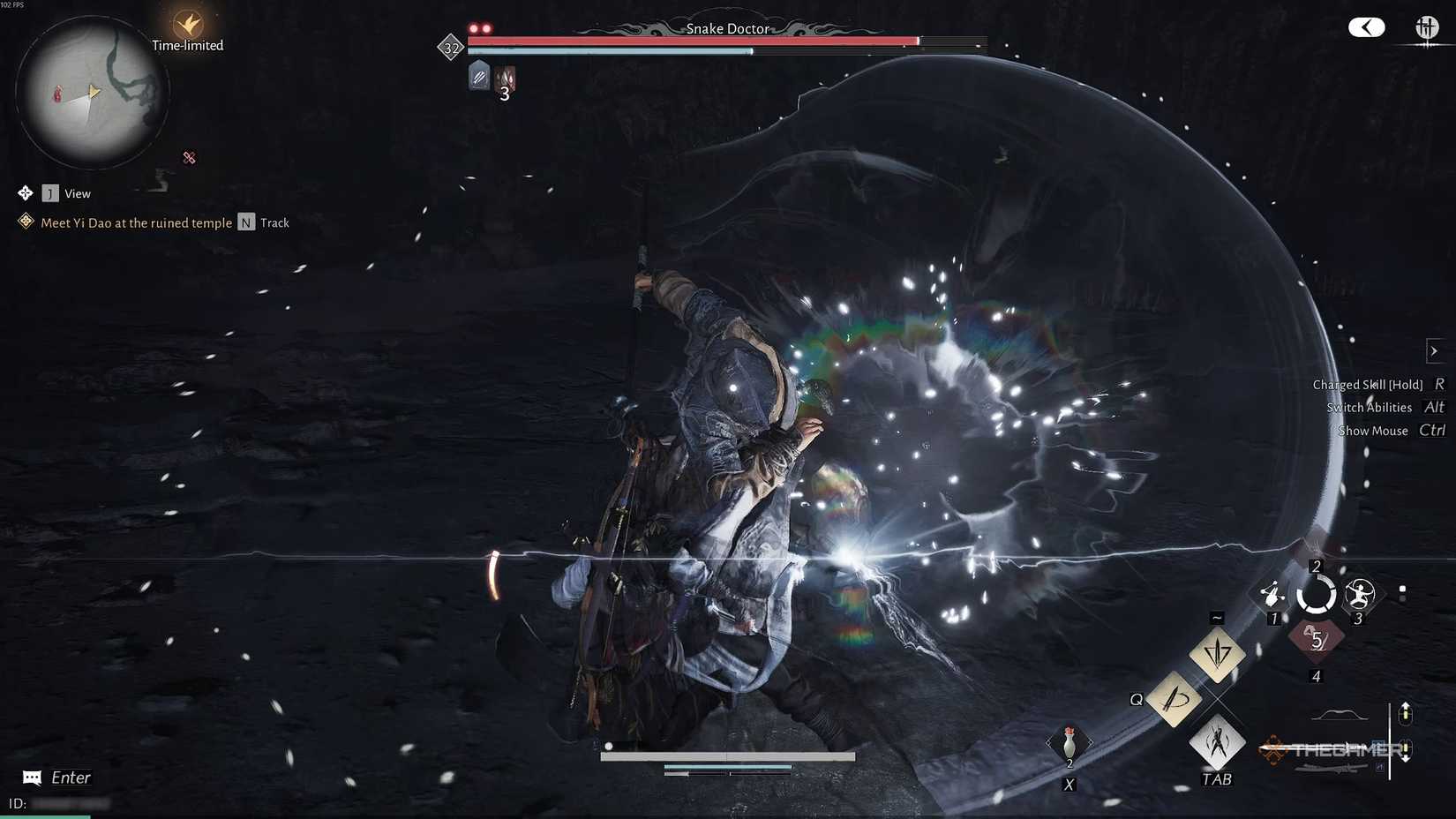Click the Enter chat input field
This screenshot has width=1456, height=819.
pos(69,778)
